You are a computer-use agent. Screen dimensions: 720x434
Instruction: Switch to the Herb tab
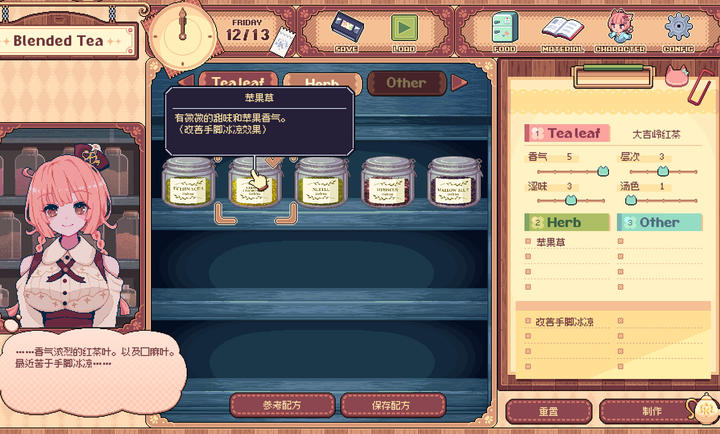[321, 83]
